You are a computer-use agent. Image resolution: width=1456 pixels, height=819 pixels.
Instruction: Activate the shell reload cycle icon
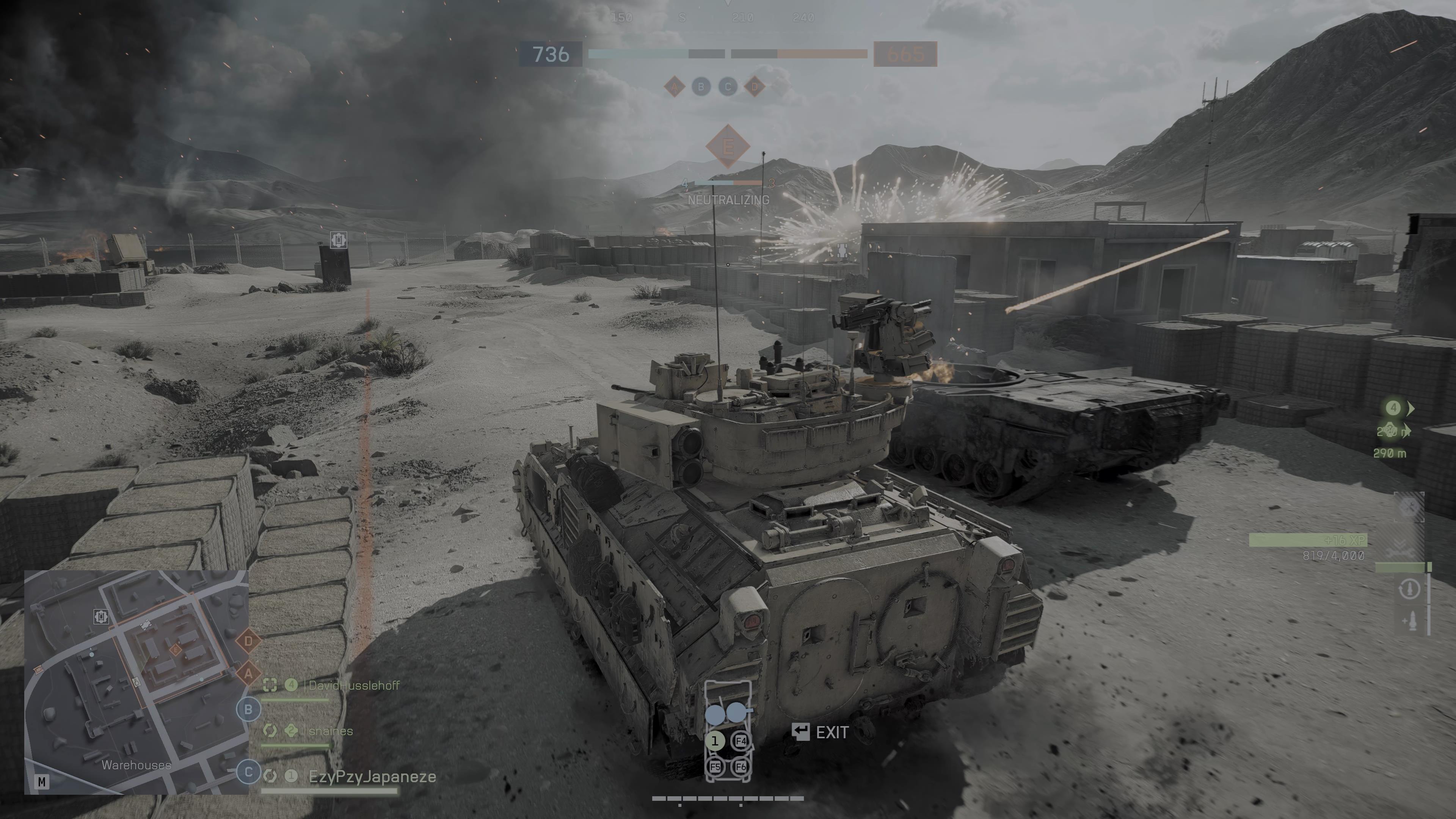[x=1410, y=590]
